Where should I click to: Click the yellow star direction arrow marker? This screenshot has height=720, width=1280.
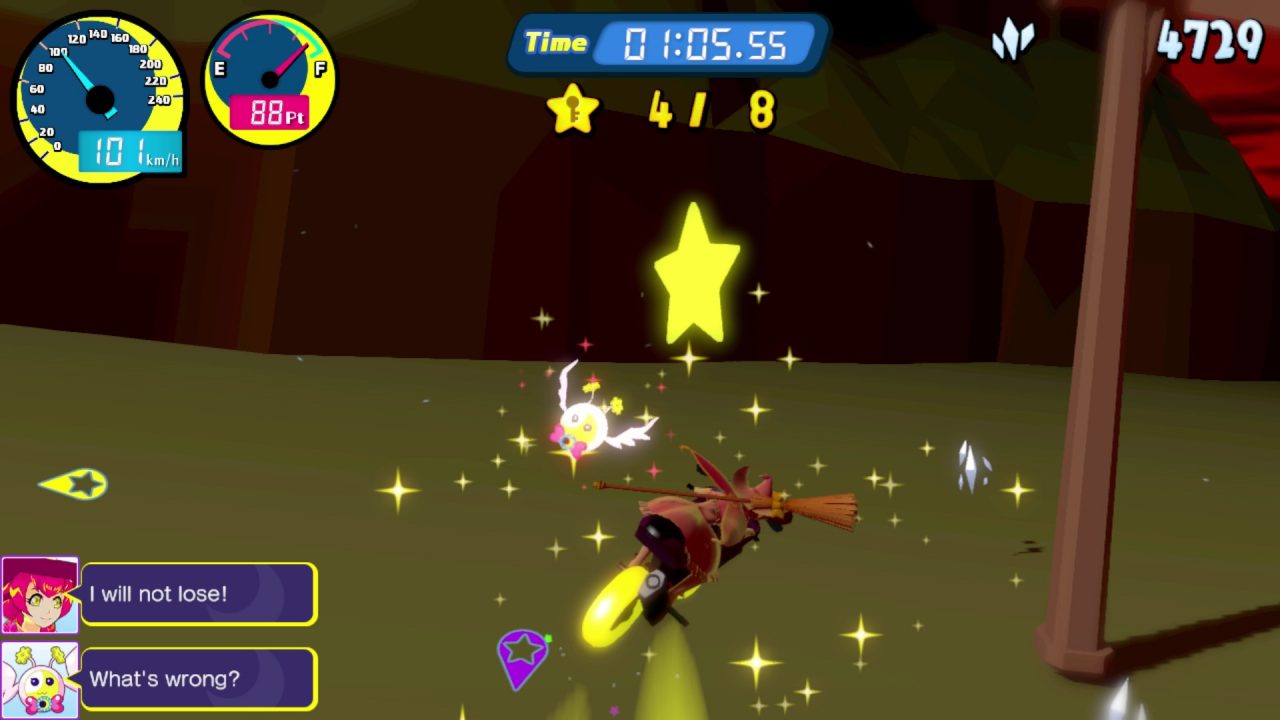tap(75, 484)
